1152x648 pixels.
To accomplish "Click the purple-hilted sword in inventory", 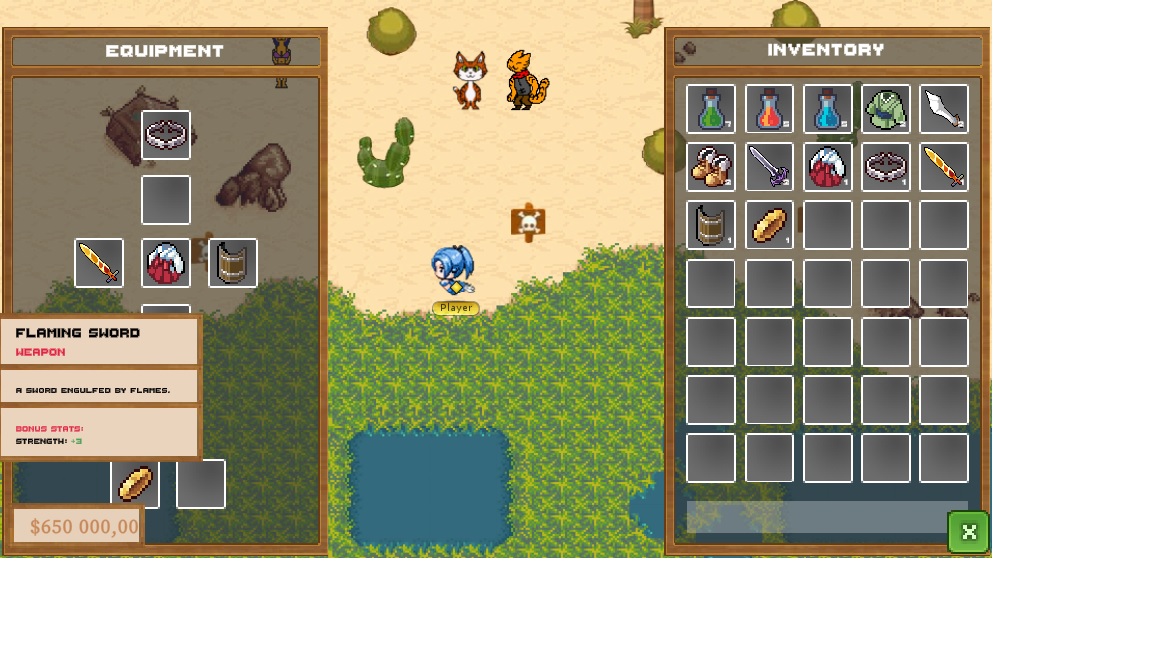I will [x=769, y=167].
